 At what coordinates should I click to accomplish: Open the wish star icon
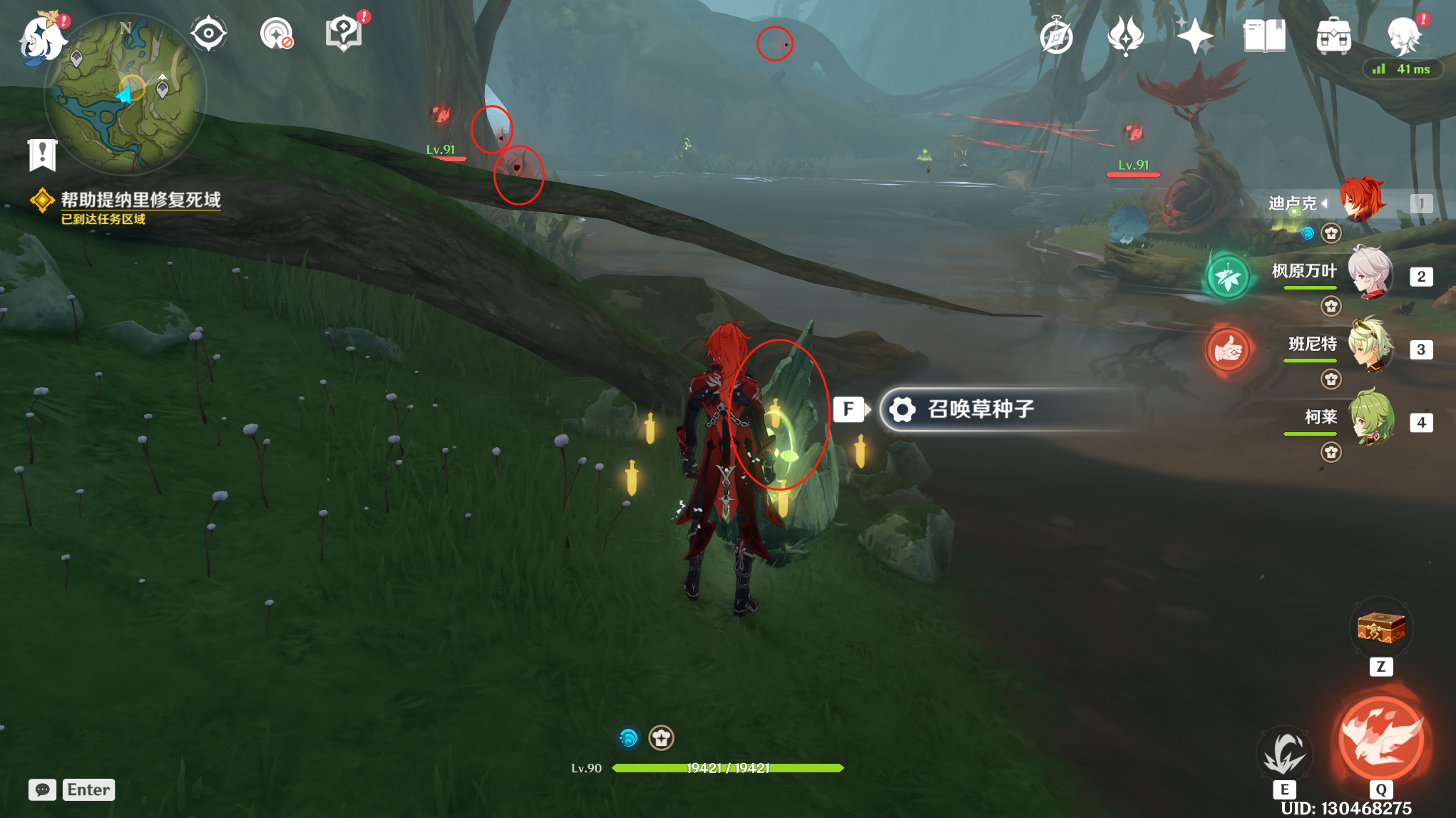(x=1194, y=36)
